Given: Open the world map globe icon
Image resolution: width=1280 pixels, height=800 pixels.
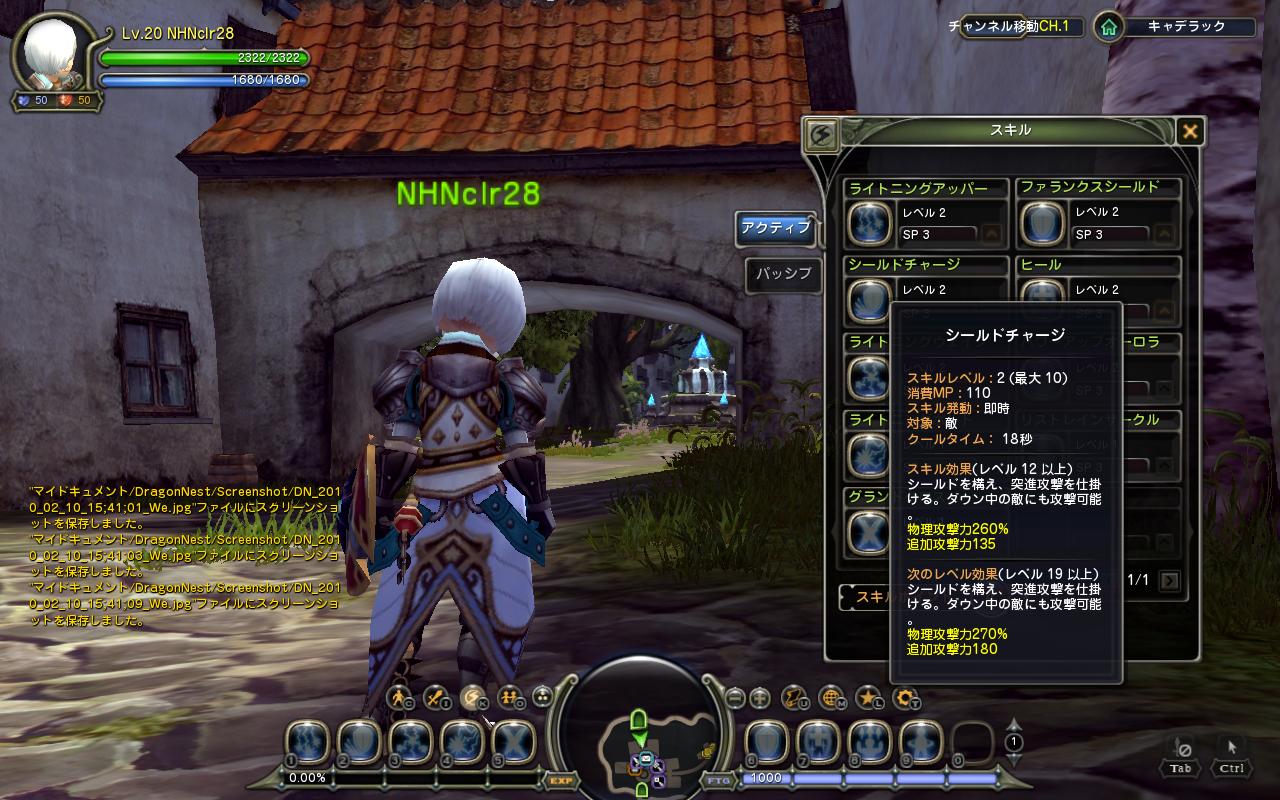Looking at the screenshot, I should coord(830,697).
